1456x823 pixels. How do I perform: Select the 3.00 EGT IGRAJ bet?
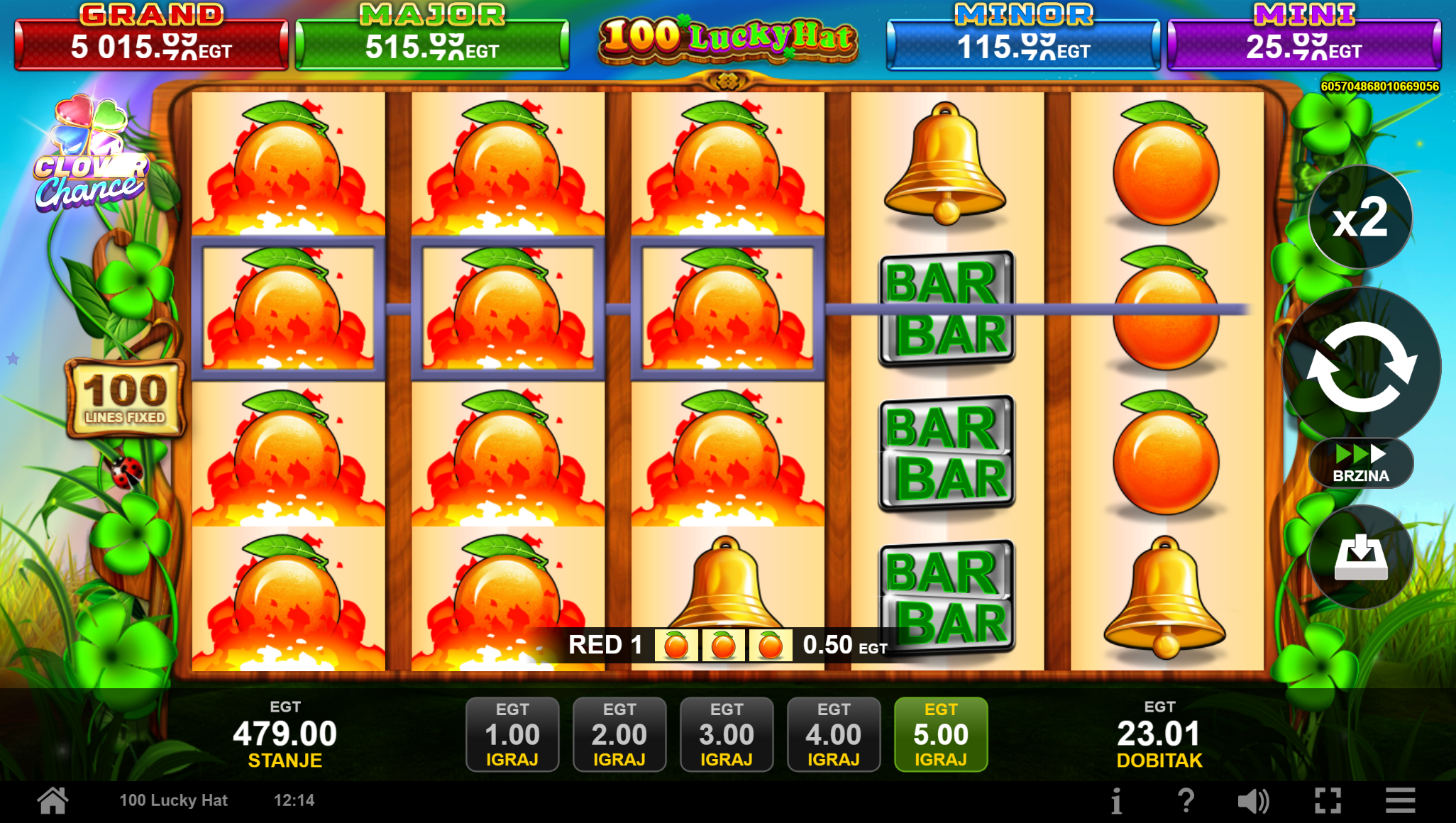point(727,734)
